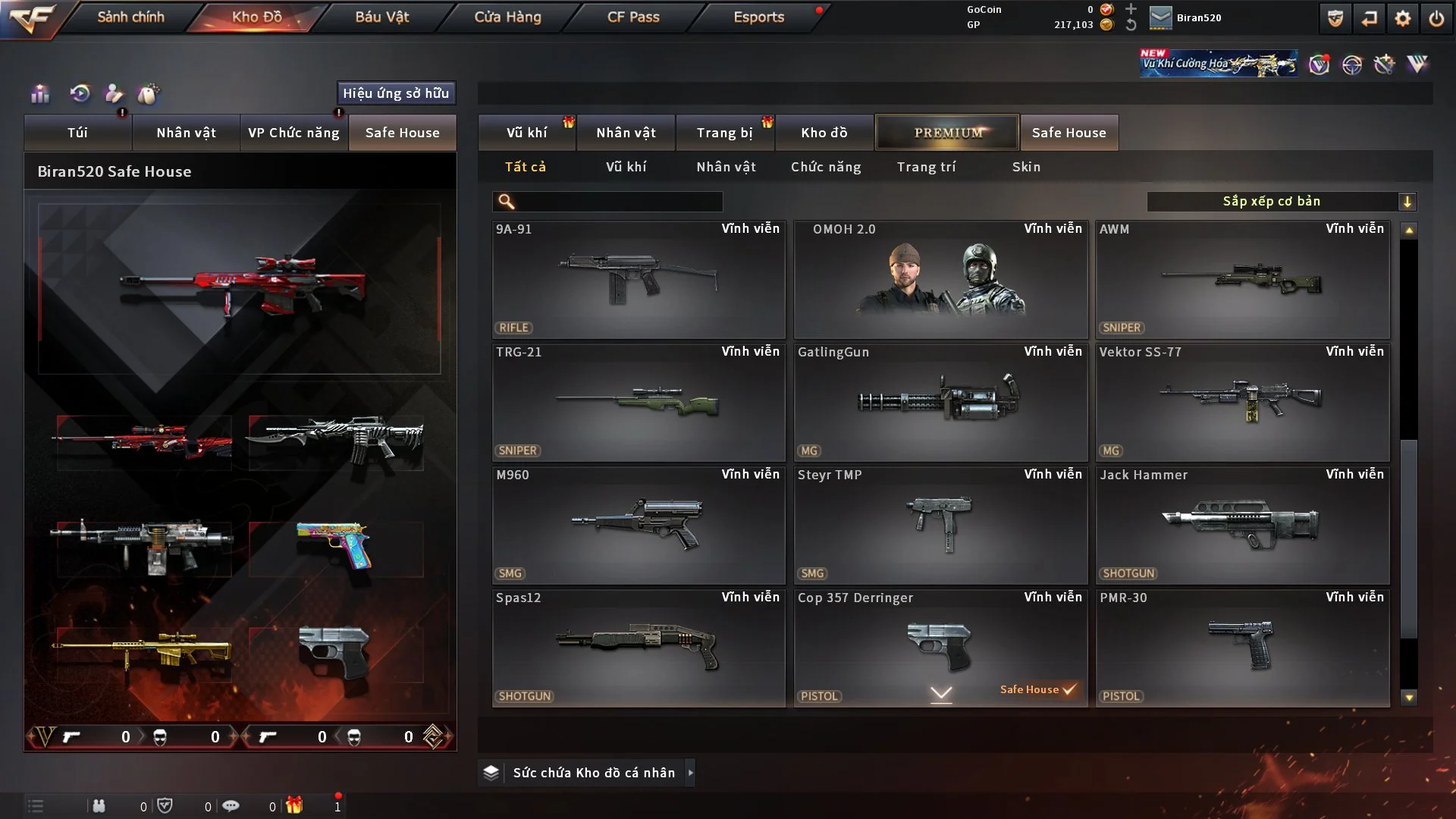Viewport: 1456px width, 819px height.
Task: Open the Sắp xếp cơ bản dropdown
Action: coord(1281,202)
